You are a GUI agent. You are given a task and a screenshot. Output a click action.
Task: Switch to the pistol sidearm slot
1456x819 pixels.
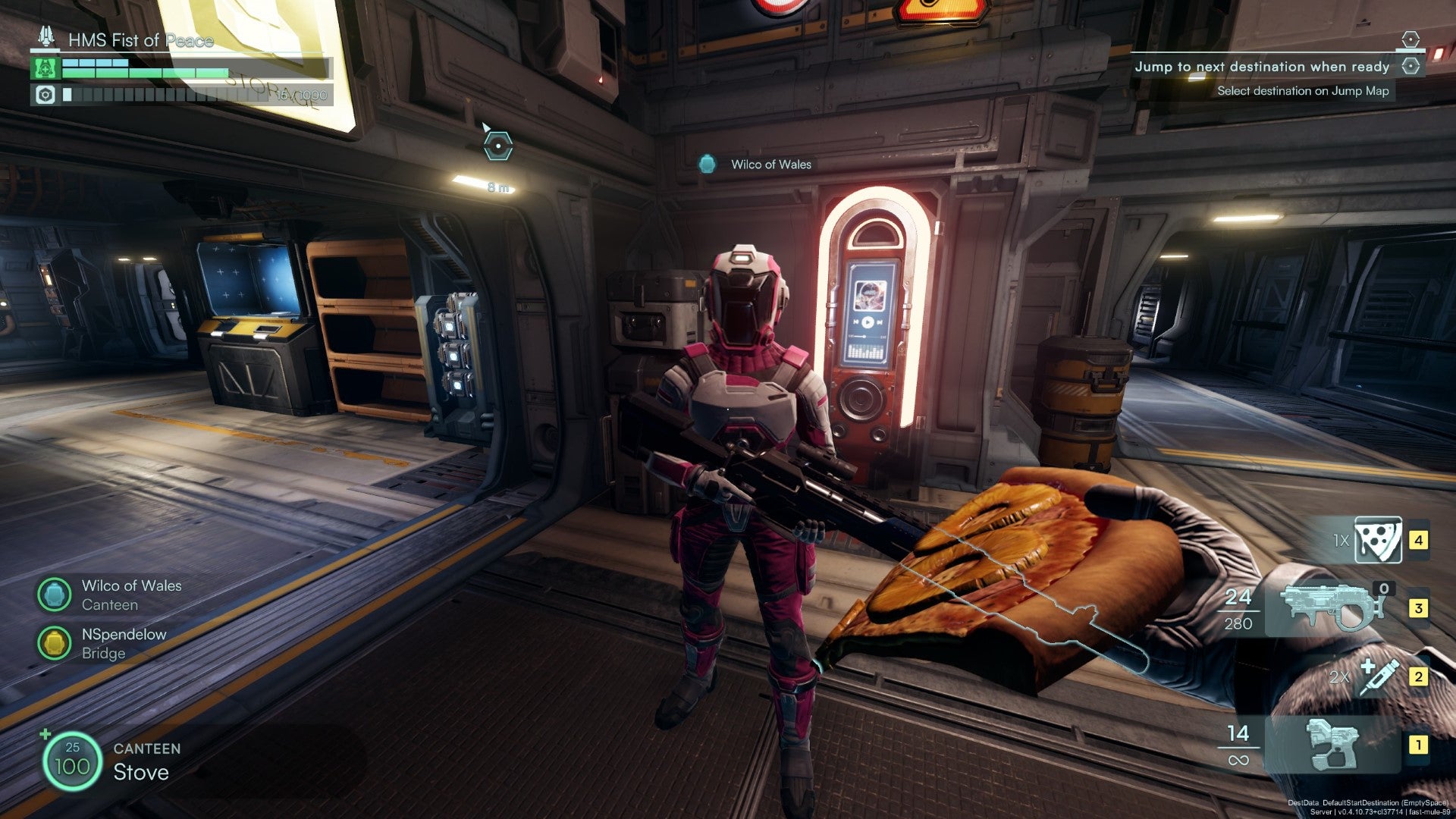pyautogui.click(x=1333, y=745)
